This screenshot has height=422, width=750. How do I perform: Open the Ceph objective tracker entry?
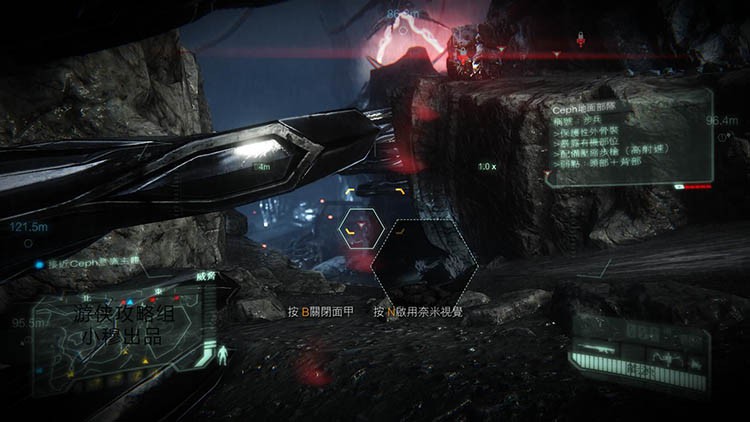coord(92,264)
